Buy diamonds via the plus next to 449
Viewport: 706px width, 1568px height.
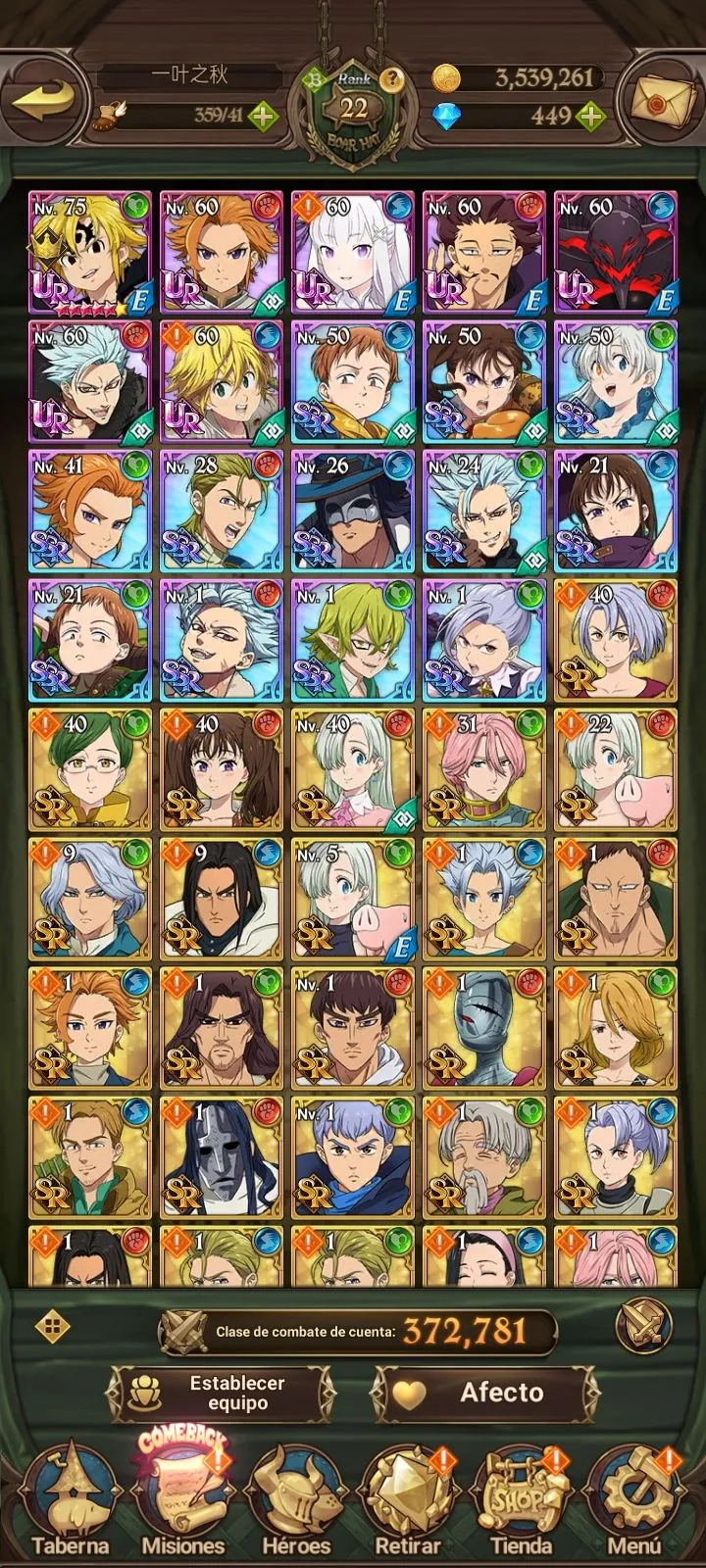[589, 117]
